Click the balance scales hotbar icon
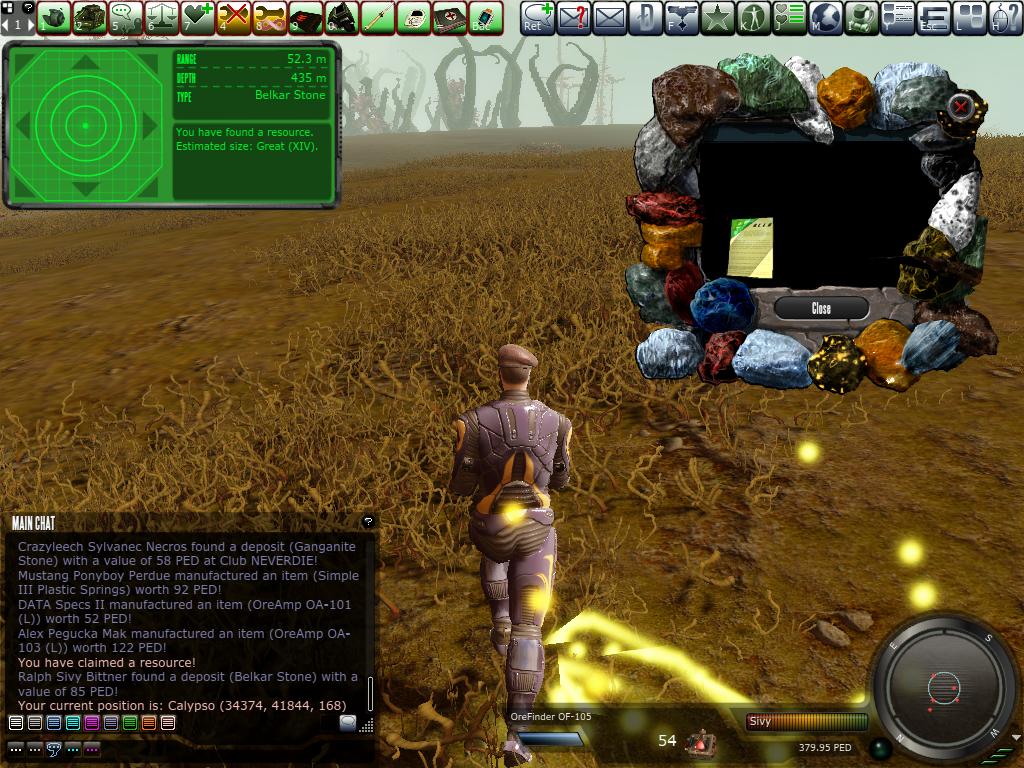 [x=162, y=17]
